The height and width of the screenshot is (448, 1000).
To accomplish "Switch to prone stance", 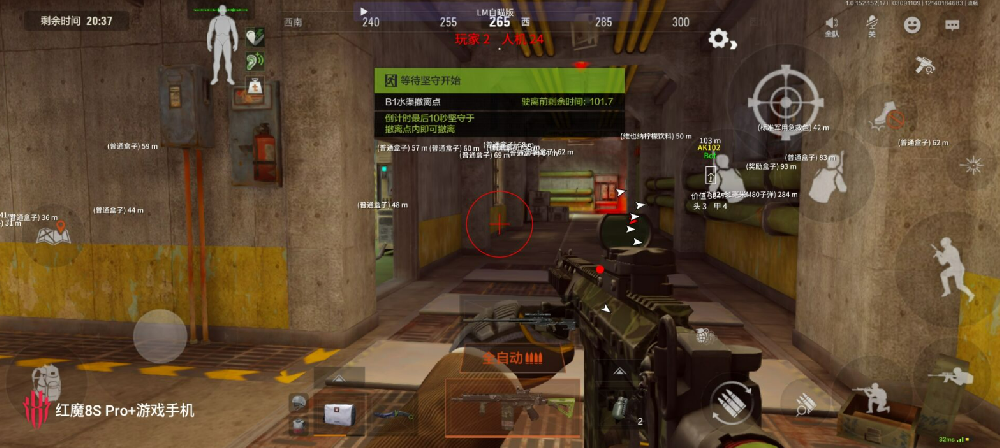I will (951, 375).
